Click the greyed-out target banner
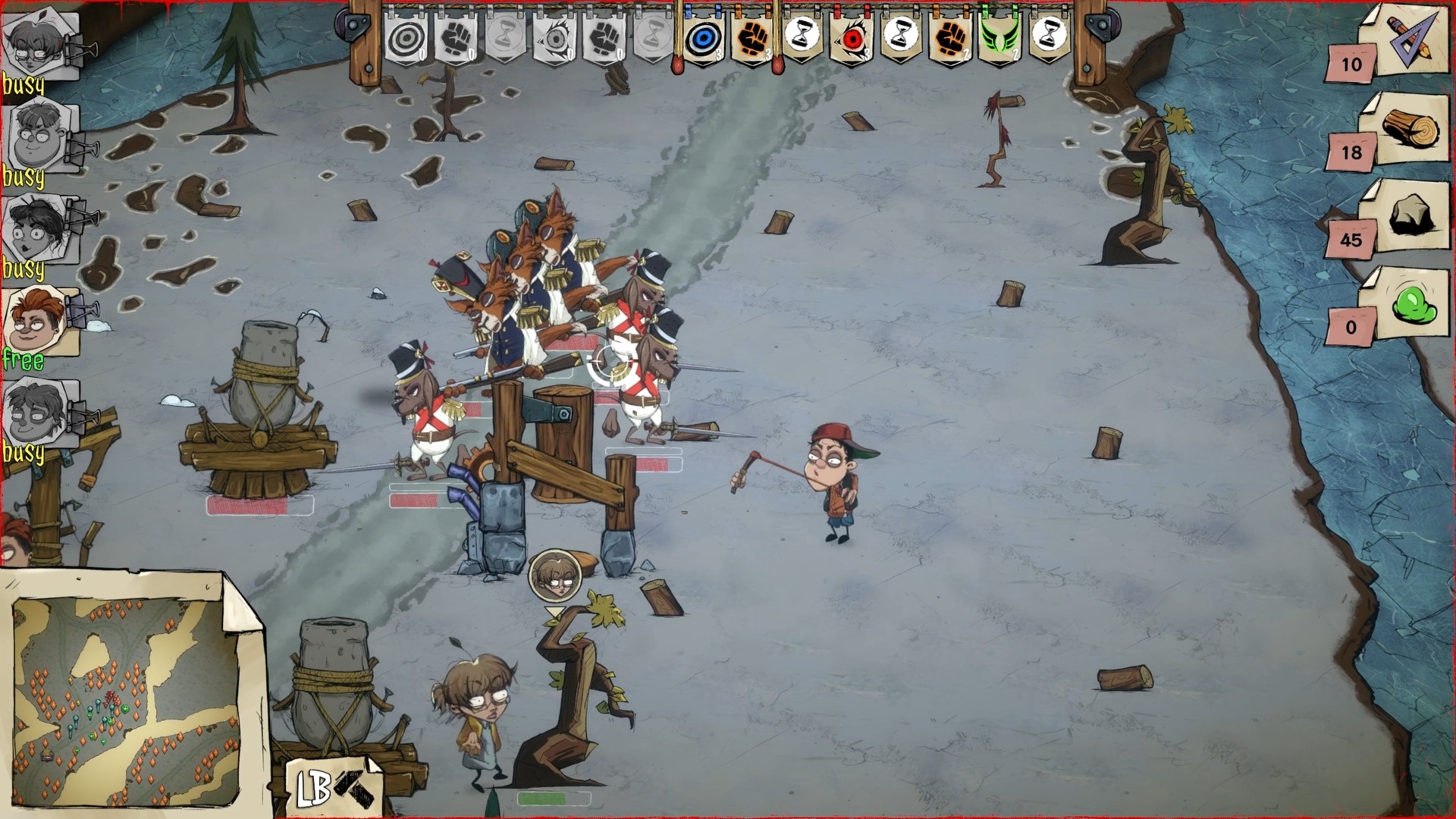Screen dimensions: 1456x819 pyautogui.click(x=405, y=36)
